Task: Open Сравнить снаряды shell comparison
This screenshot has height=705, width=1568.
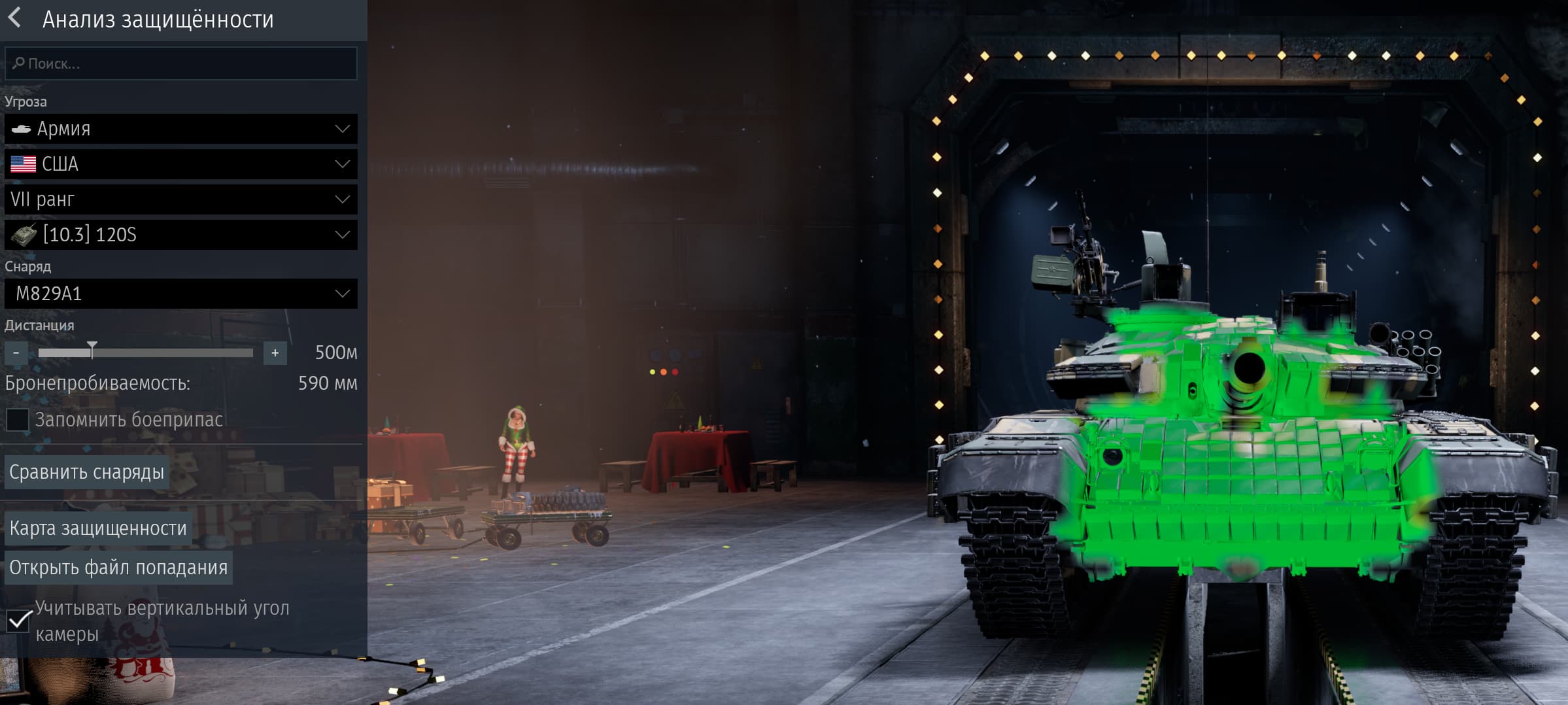Action: (x=87, y=472)
